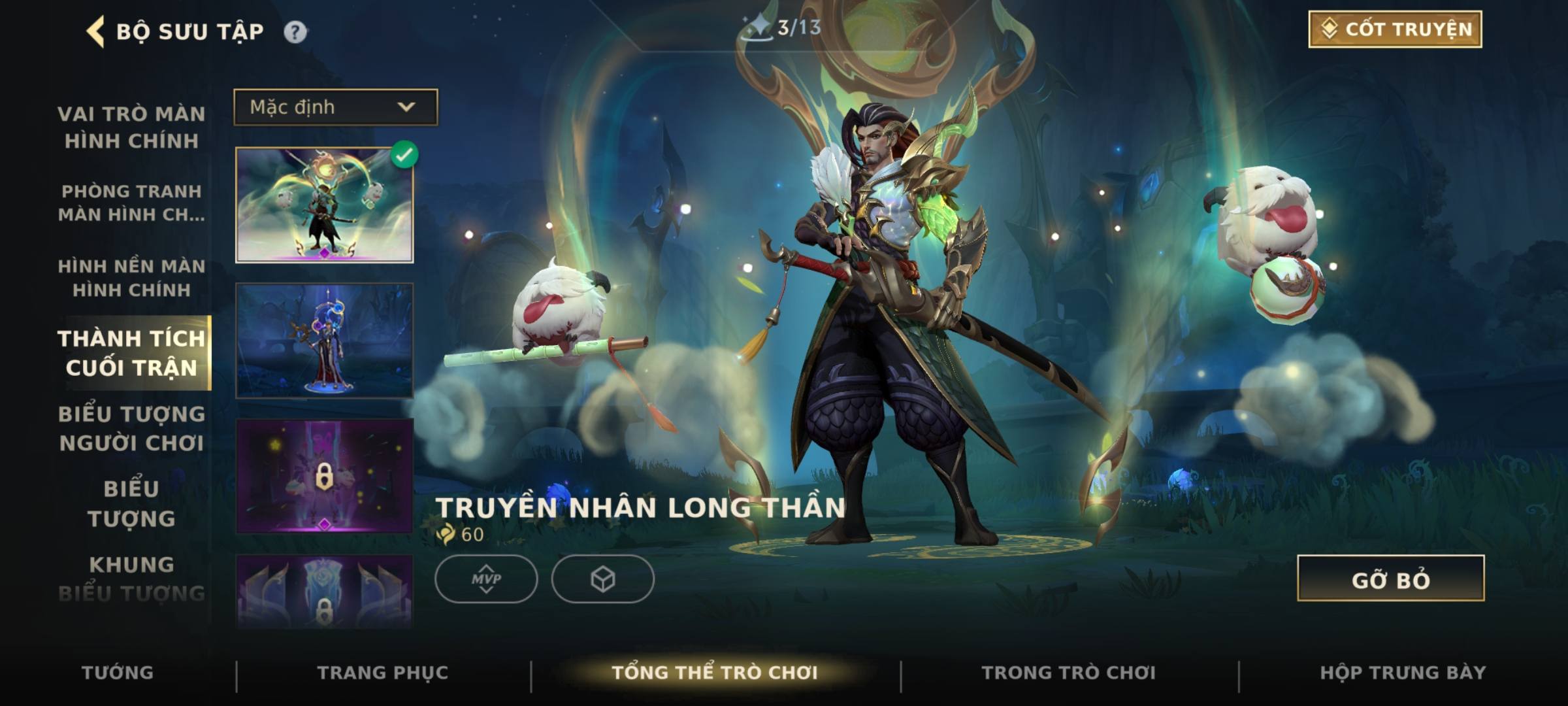
Task: Select Vai Trò Màn Hình Chính category
Action: 131,127
